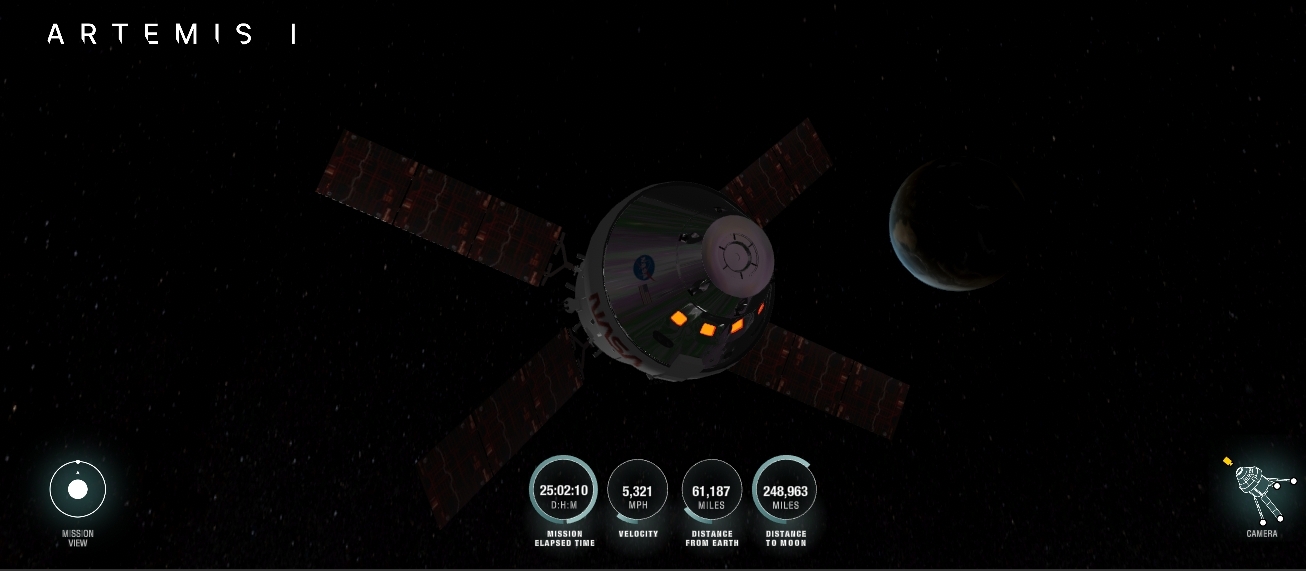Open the Mission View orbit button
The width and height of the screenshot is (1306, 571).
click(x=78, y=490)
